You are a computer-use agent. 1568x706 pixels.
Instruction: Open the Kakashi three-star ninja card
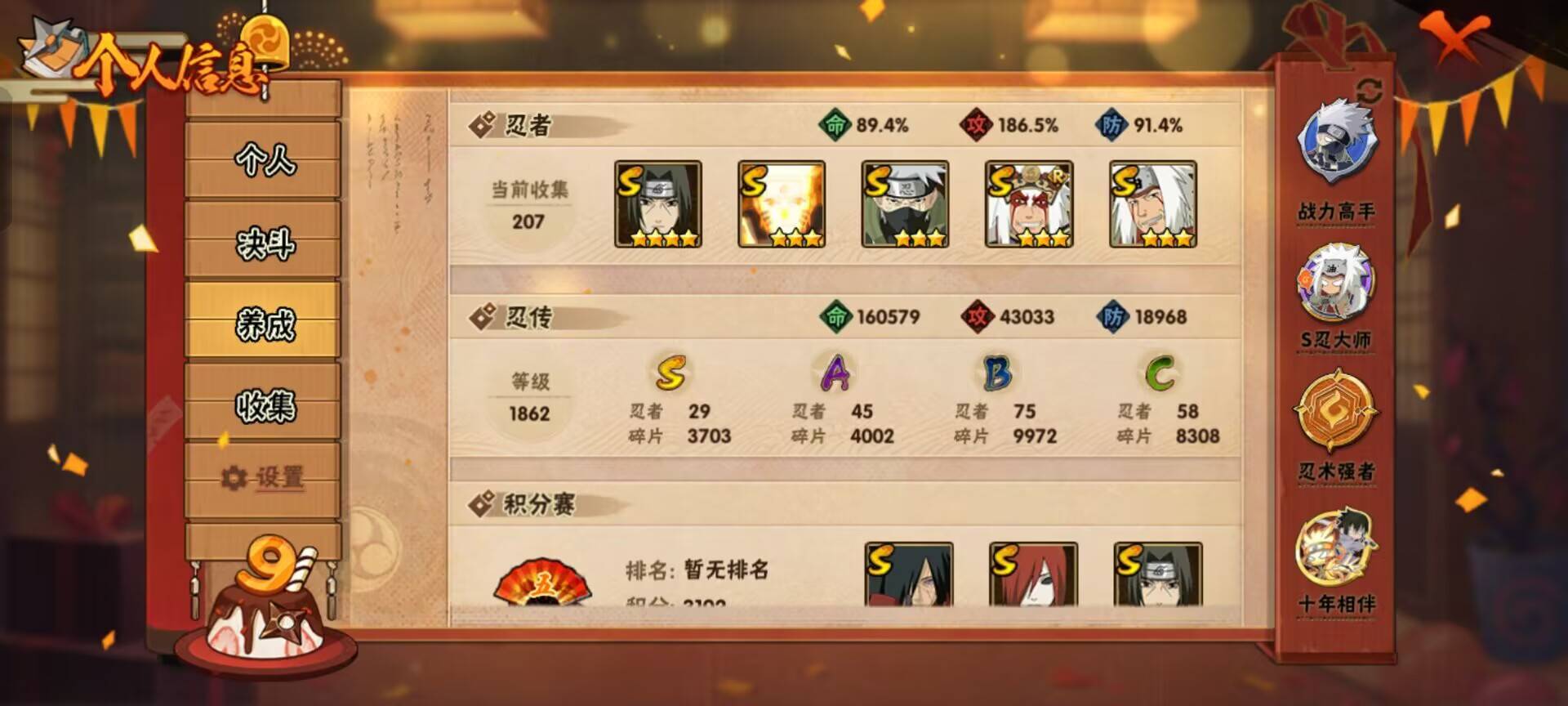pos(906,204)
